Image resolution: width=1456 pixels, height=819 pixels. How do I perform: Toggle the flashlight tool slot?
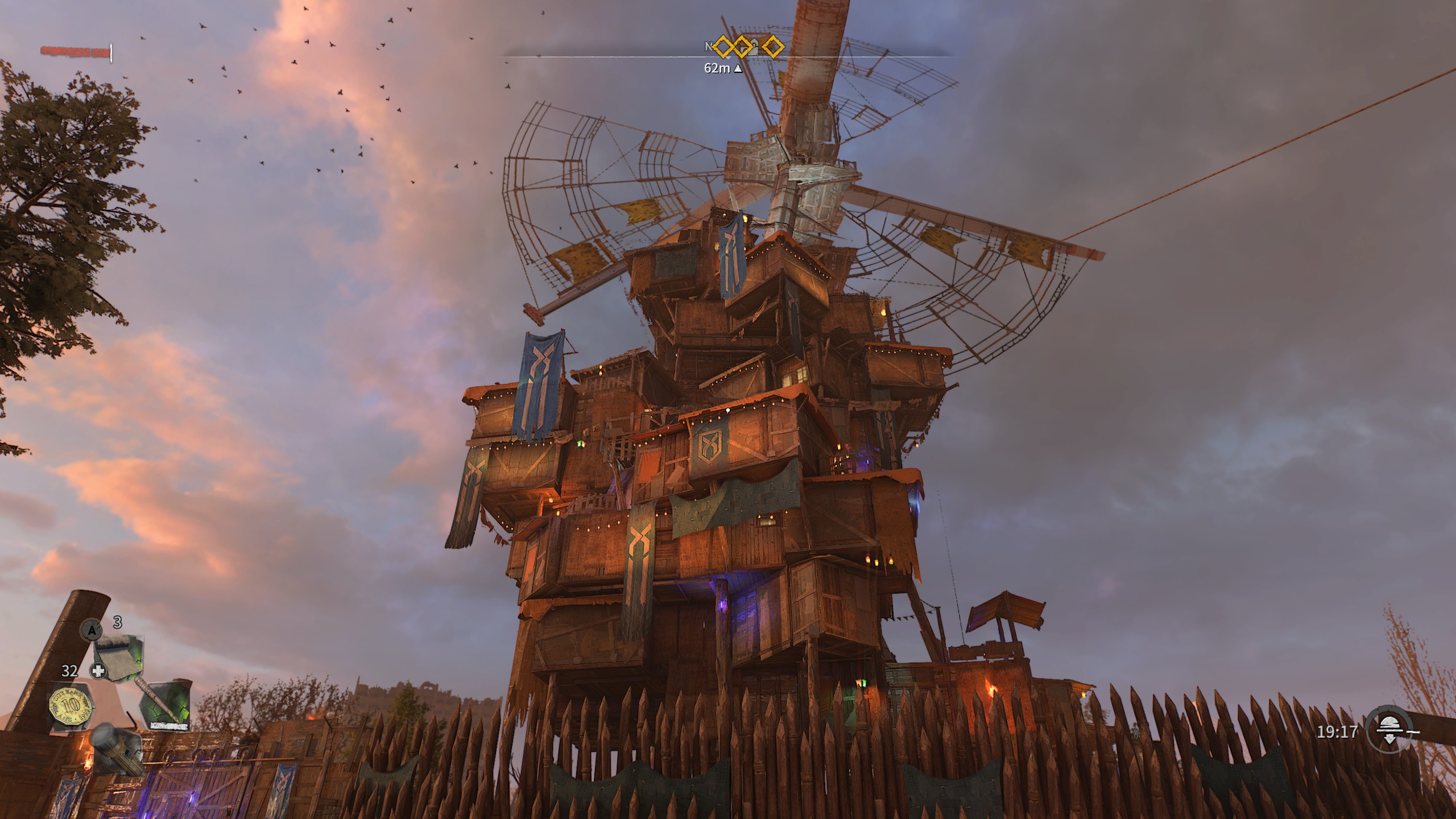tap(118, 749)
